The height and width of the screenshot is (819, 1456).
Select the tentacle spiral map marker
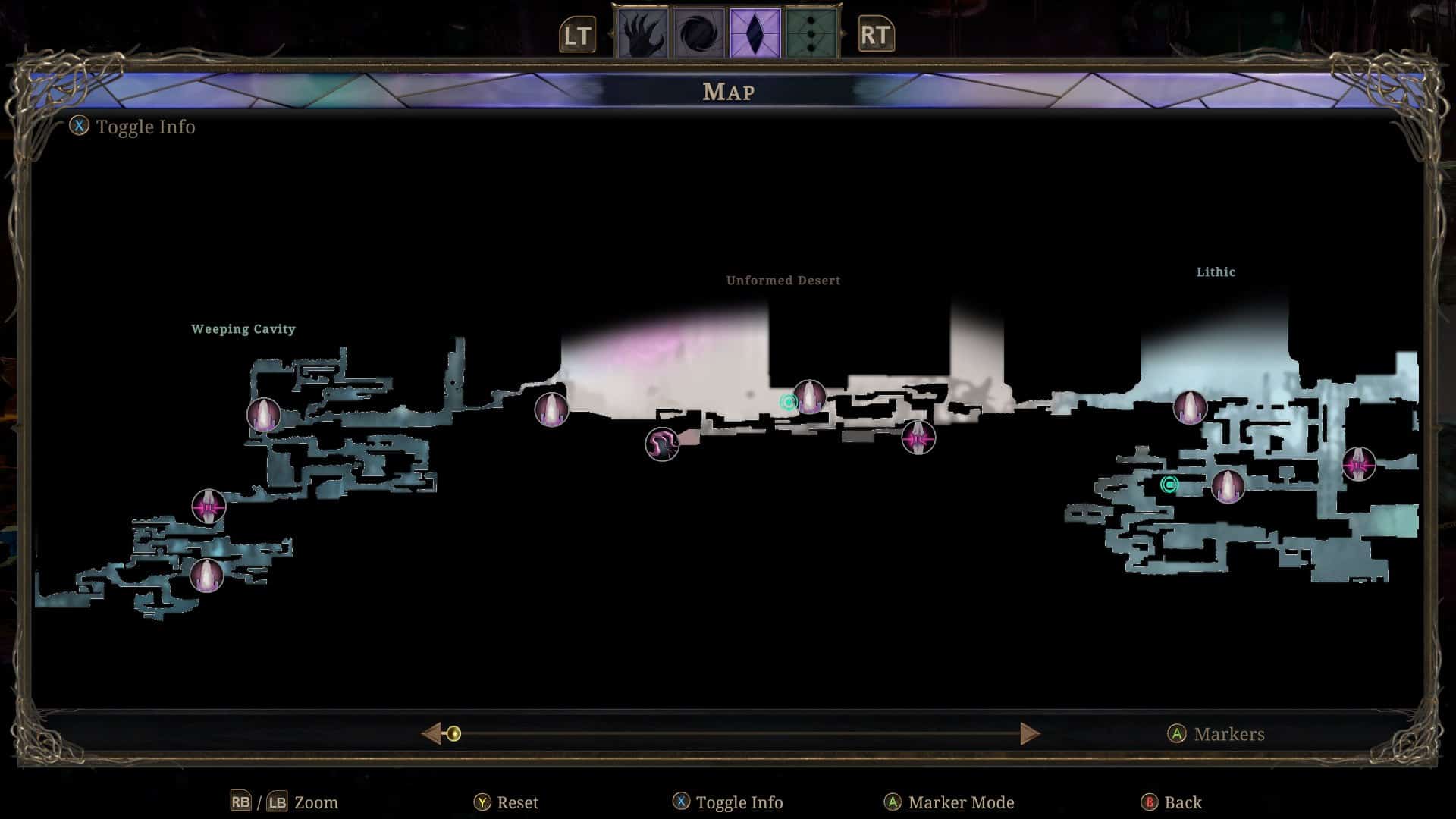[x=662, y=444]
